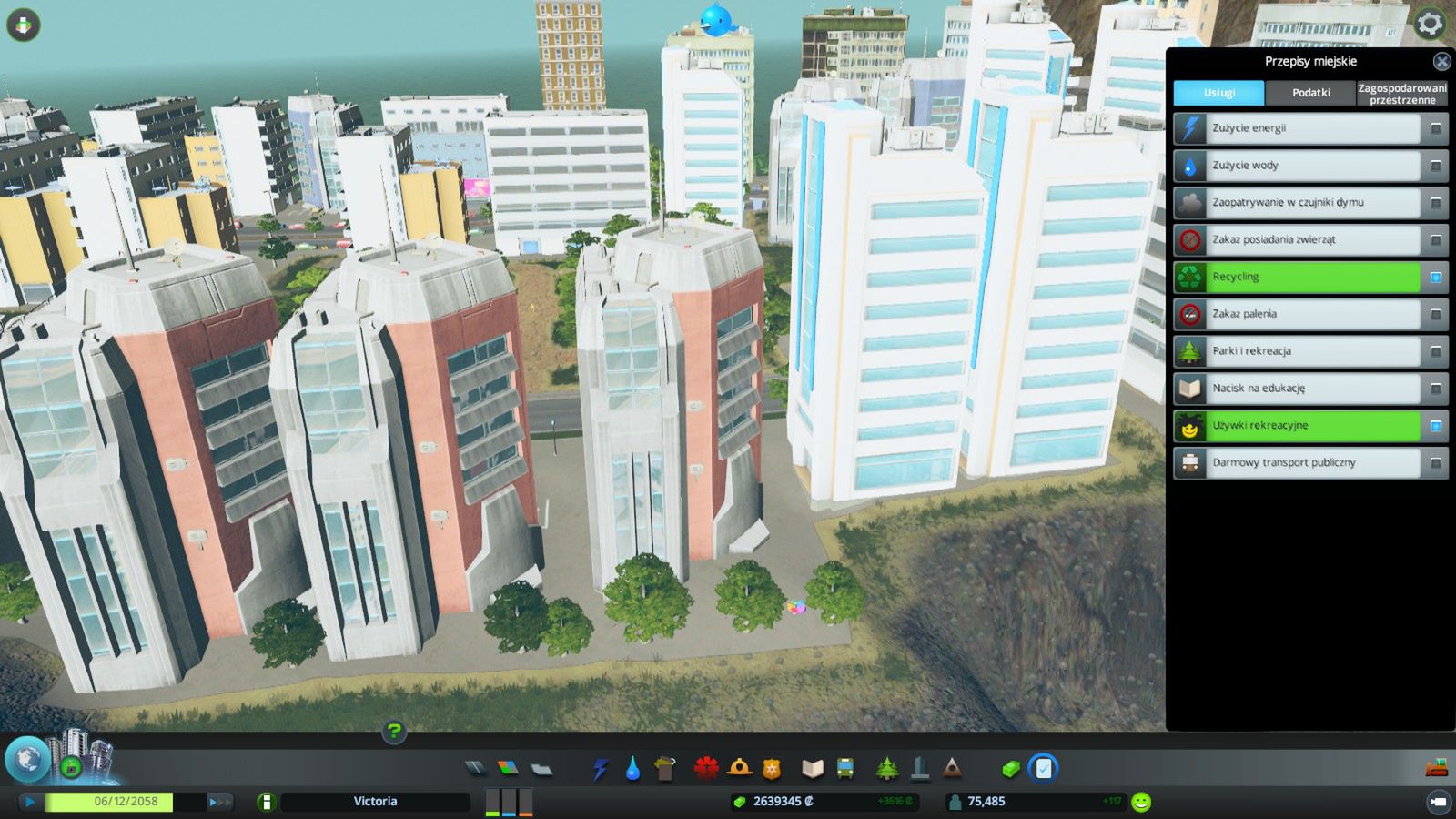
Task: Open the Economy panel via money icon
Action: point(1008,770)
